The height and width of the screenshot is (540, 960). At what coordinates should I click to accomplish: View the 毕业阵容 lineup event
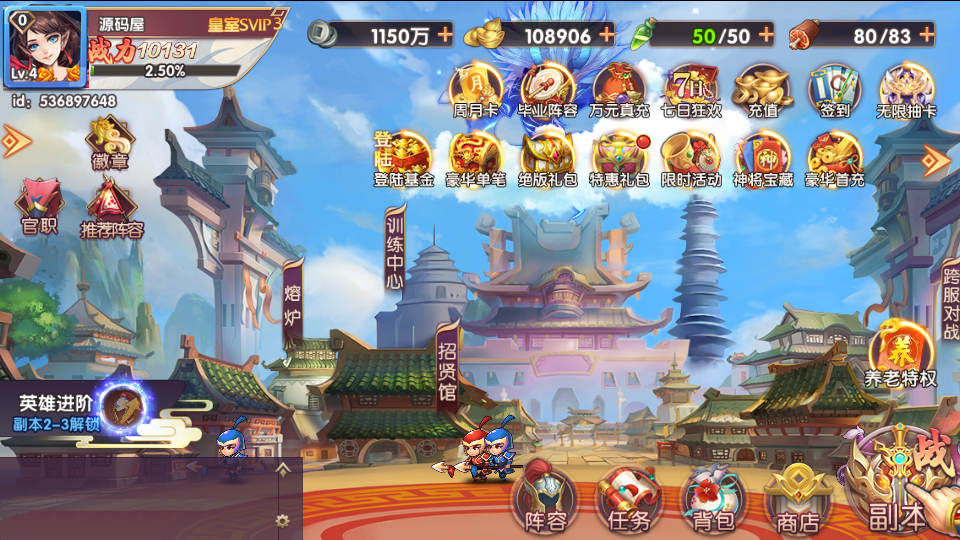pyautogui.click(x=547, y=90)
